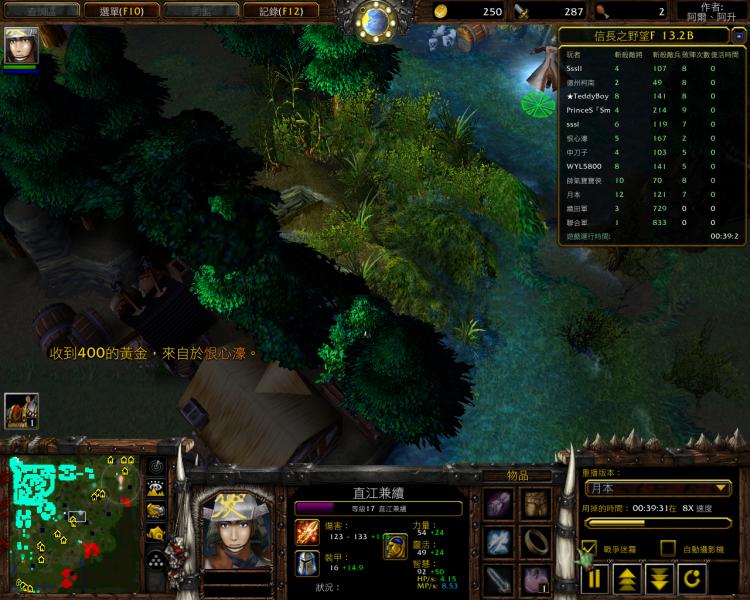Pause the replay playback
Image resolution: width=750 pixels, height=600 pixels.
(596, 578)
